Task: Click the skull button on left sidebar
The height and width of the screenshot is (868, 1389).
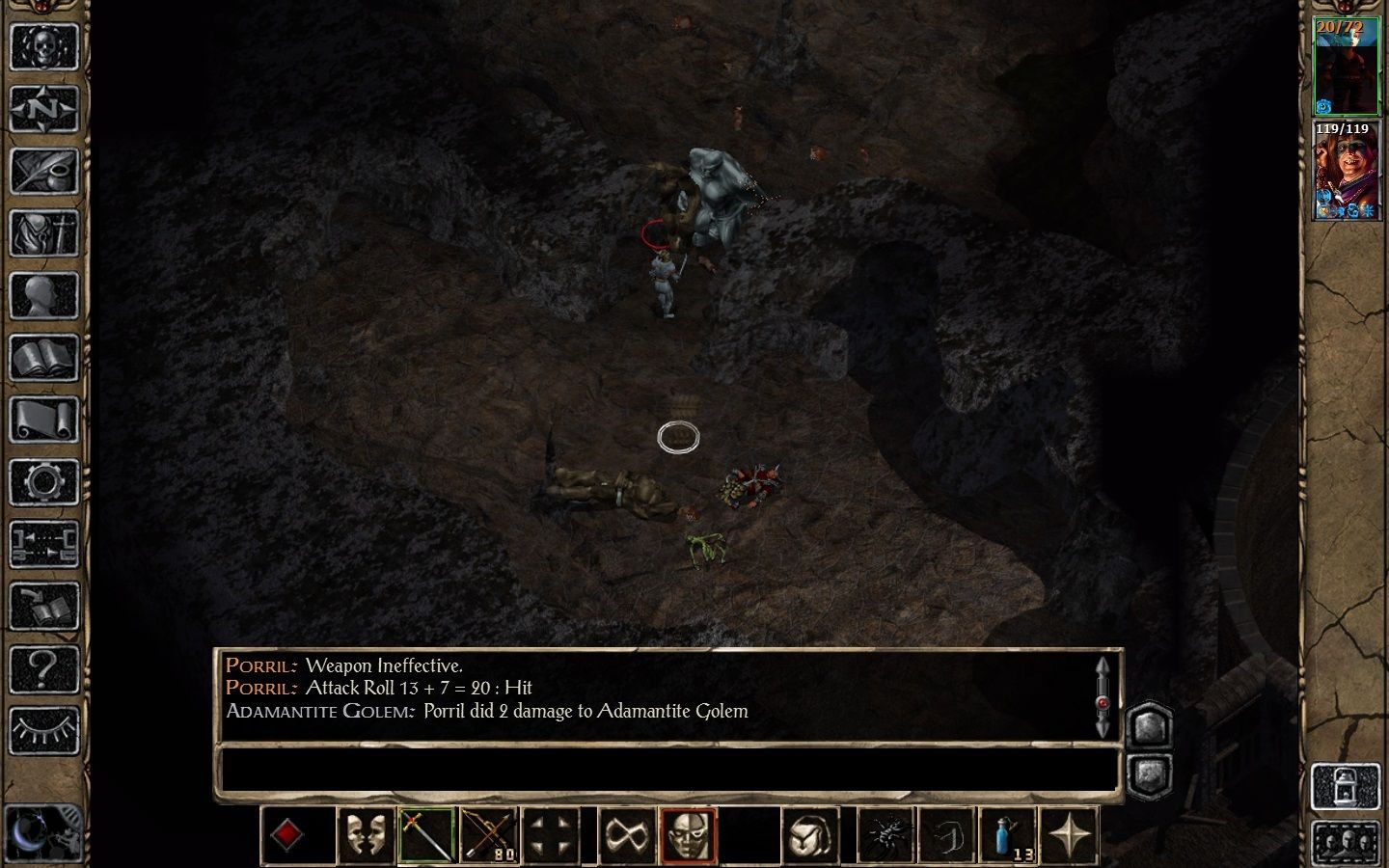Action: [x=43, y=45]
